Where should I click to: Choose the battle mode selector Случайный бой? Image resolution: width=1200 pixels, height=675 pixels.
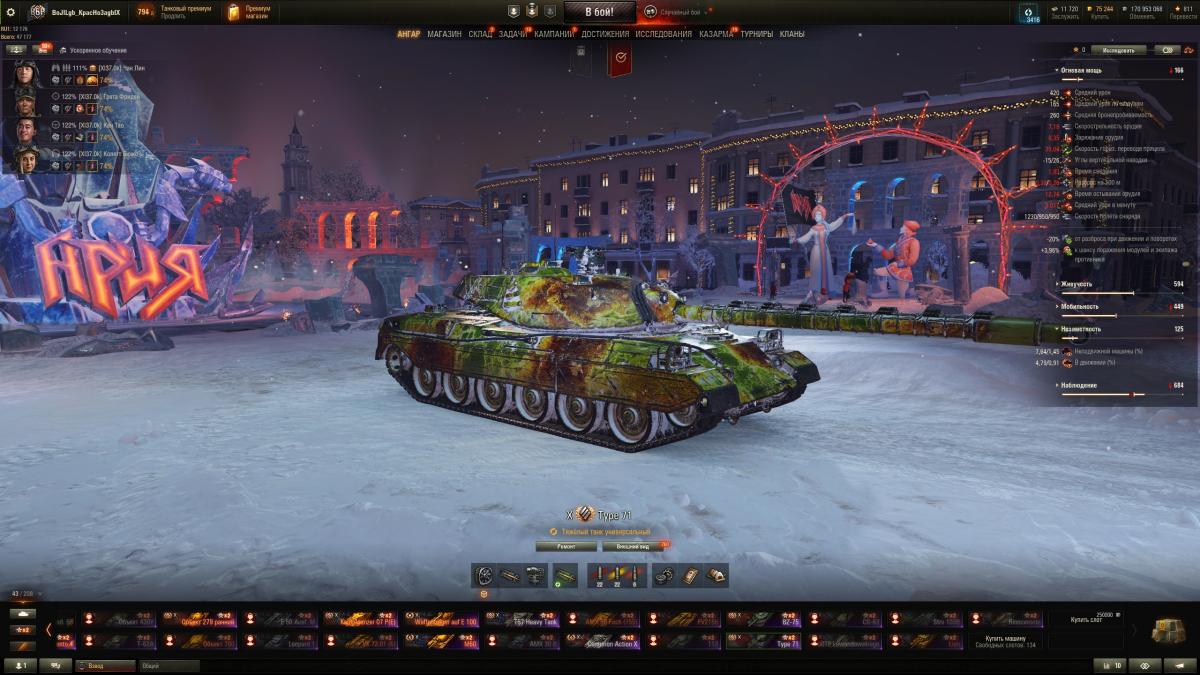pyautogui.click(x=674, y=12)
